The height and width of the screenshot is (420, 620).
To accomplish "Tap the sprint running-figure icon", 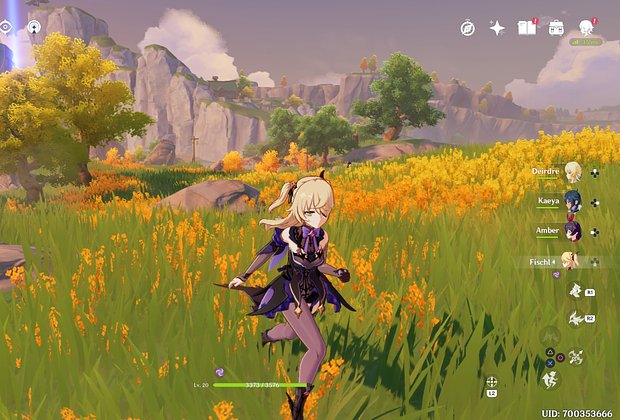I will pos(550,379).
